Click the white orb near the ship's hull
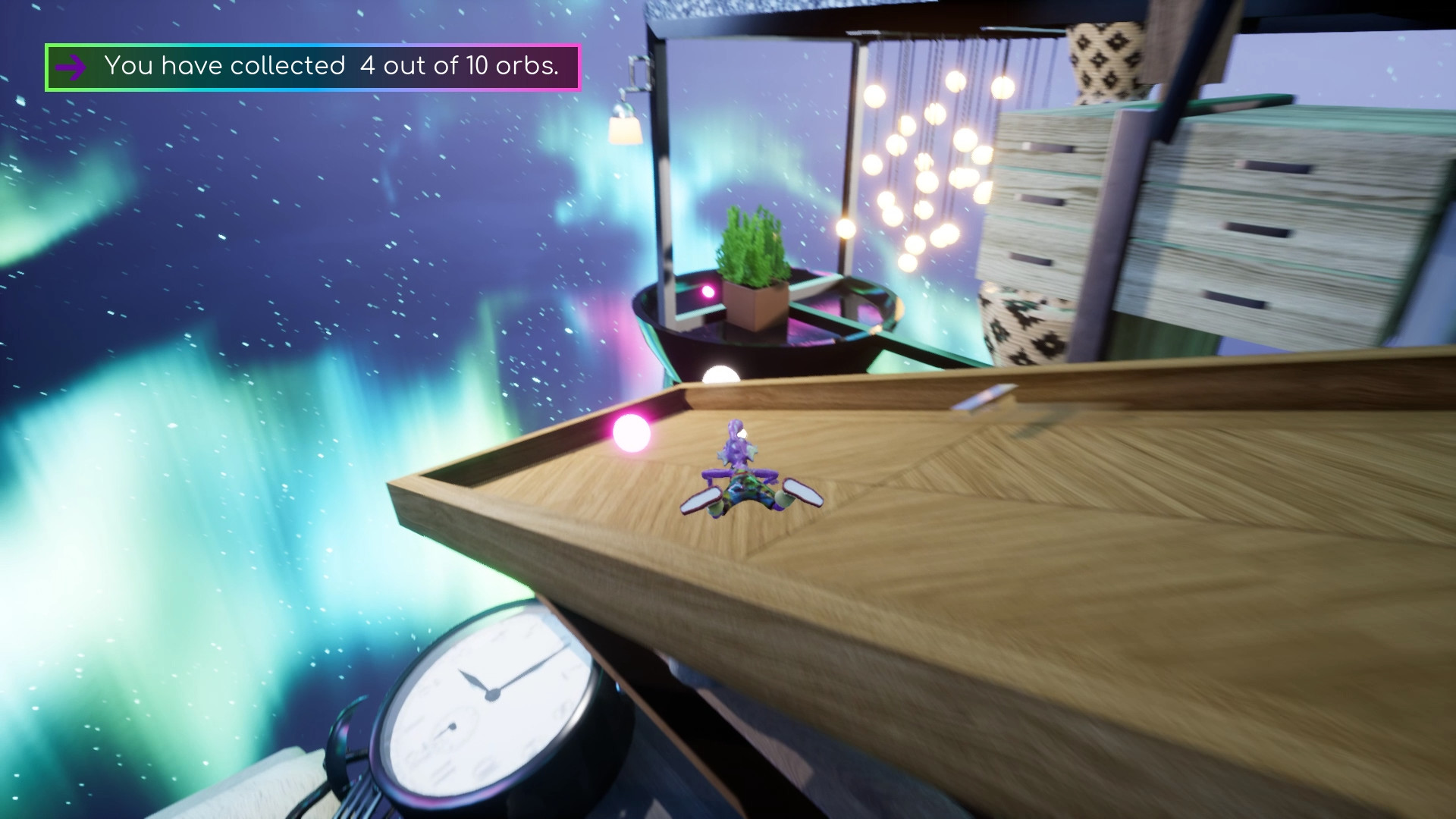 (720, 372)
